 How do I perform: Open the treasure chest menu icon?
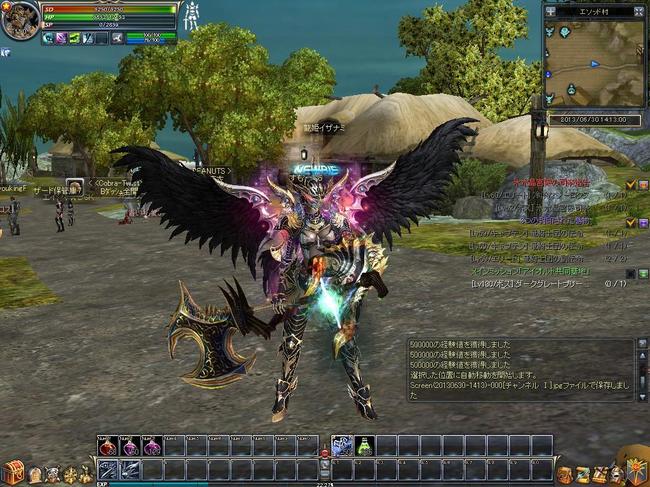pos(12,472)
